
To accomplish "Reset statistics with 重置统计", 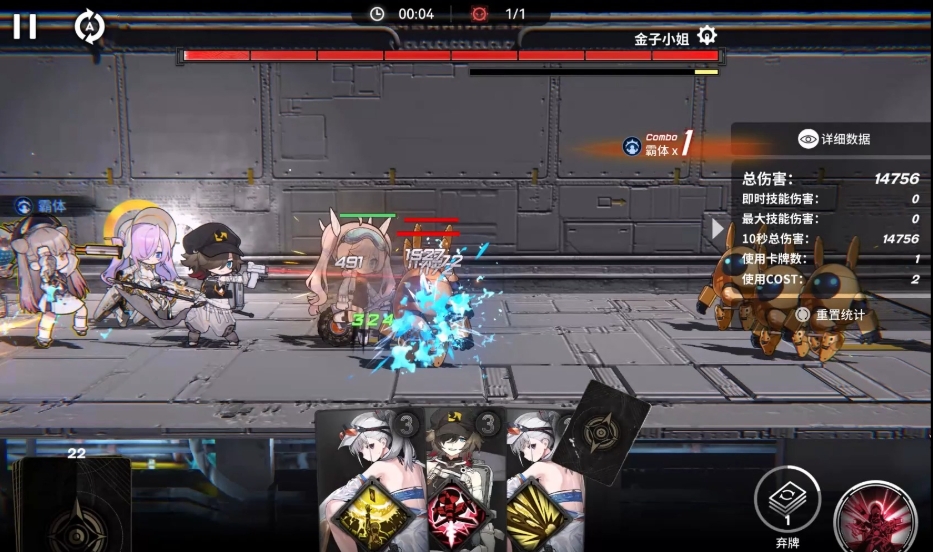I will 831,314.
